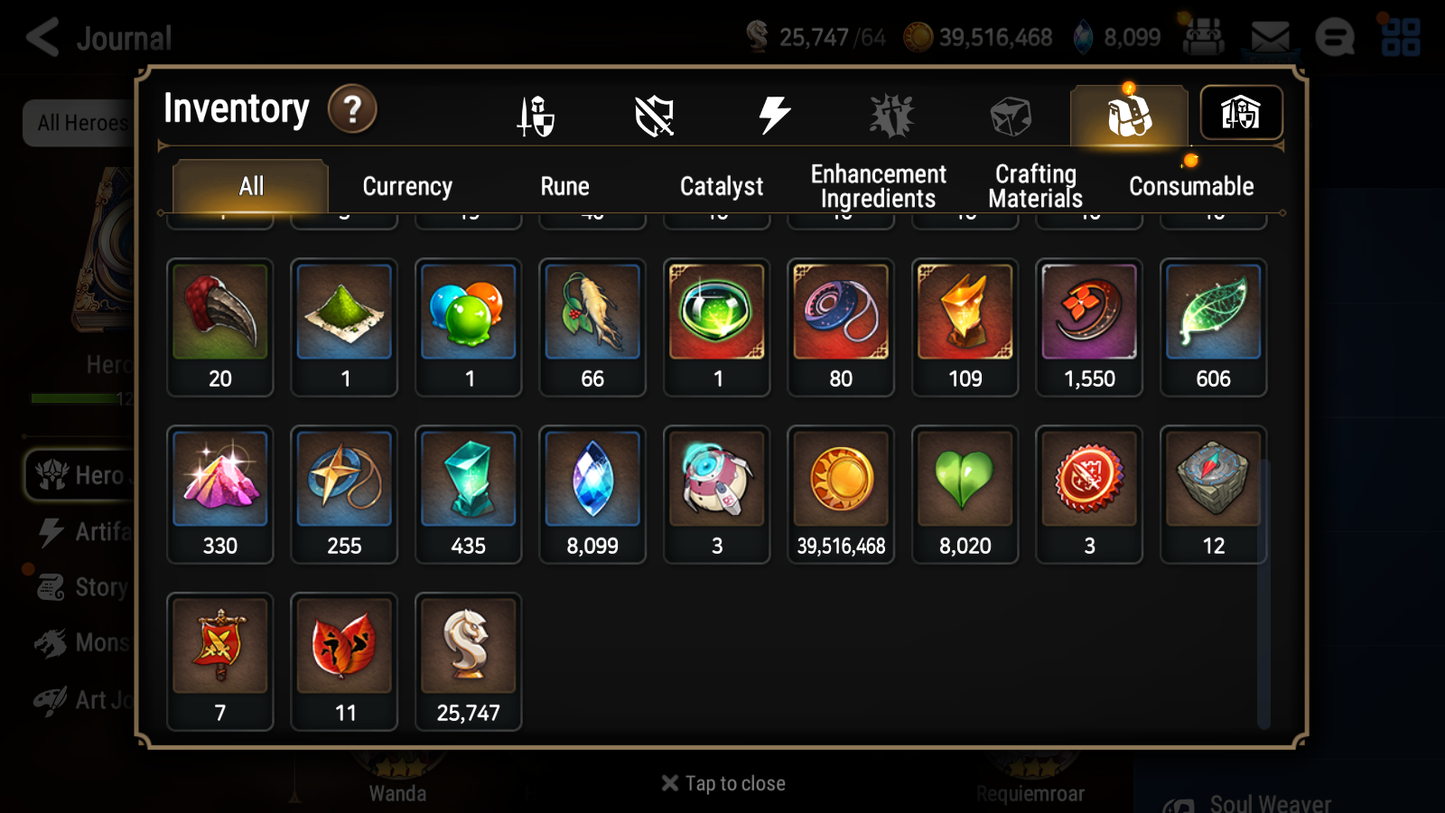The width and height of the screenshot is (1445, 813).
Task: Open the Consumable tab
Action: (x=1191, y=185)
